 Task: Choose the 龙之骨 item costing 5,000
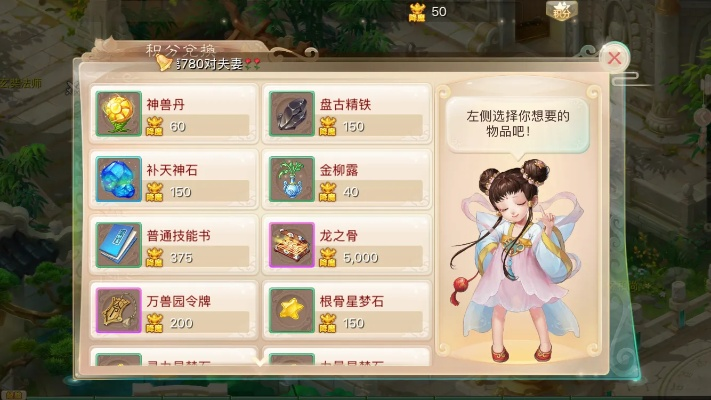pos(345,245)
